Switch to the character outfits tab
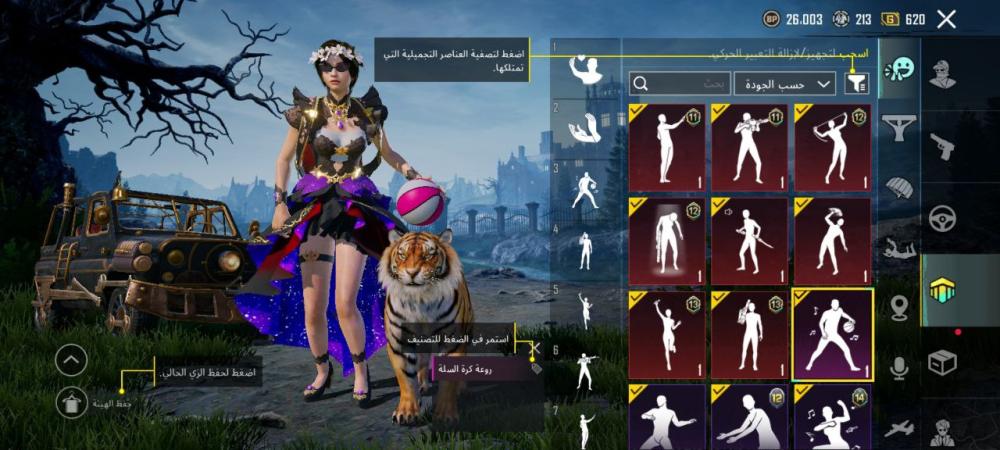 tap(942, 74)
